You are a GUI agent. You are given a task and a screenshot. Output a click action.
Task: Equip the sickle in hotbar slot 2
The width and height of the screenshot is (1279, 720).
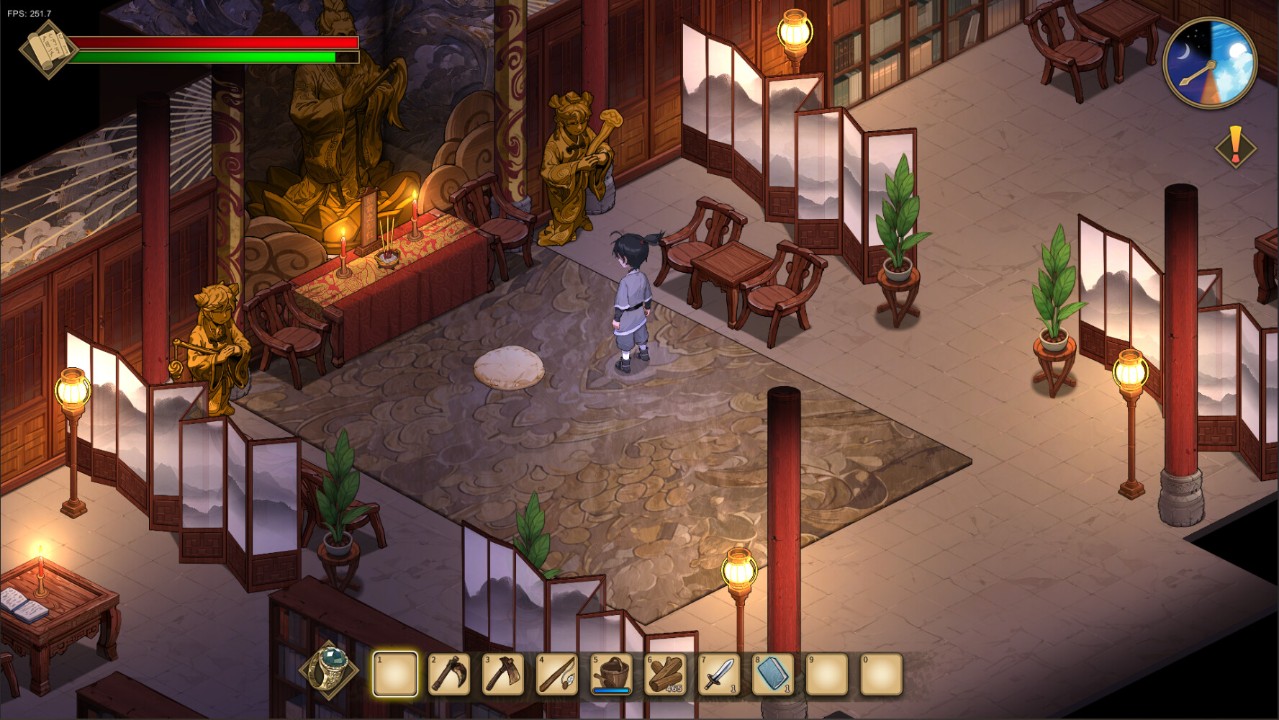tap(449, 674)
